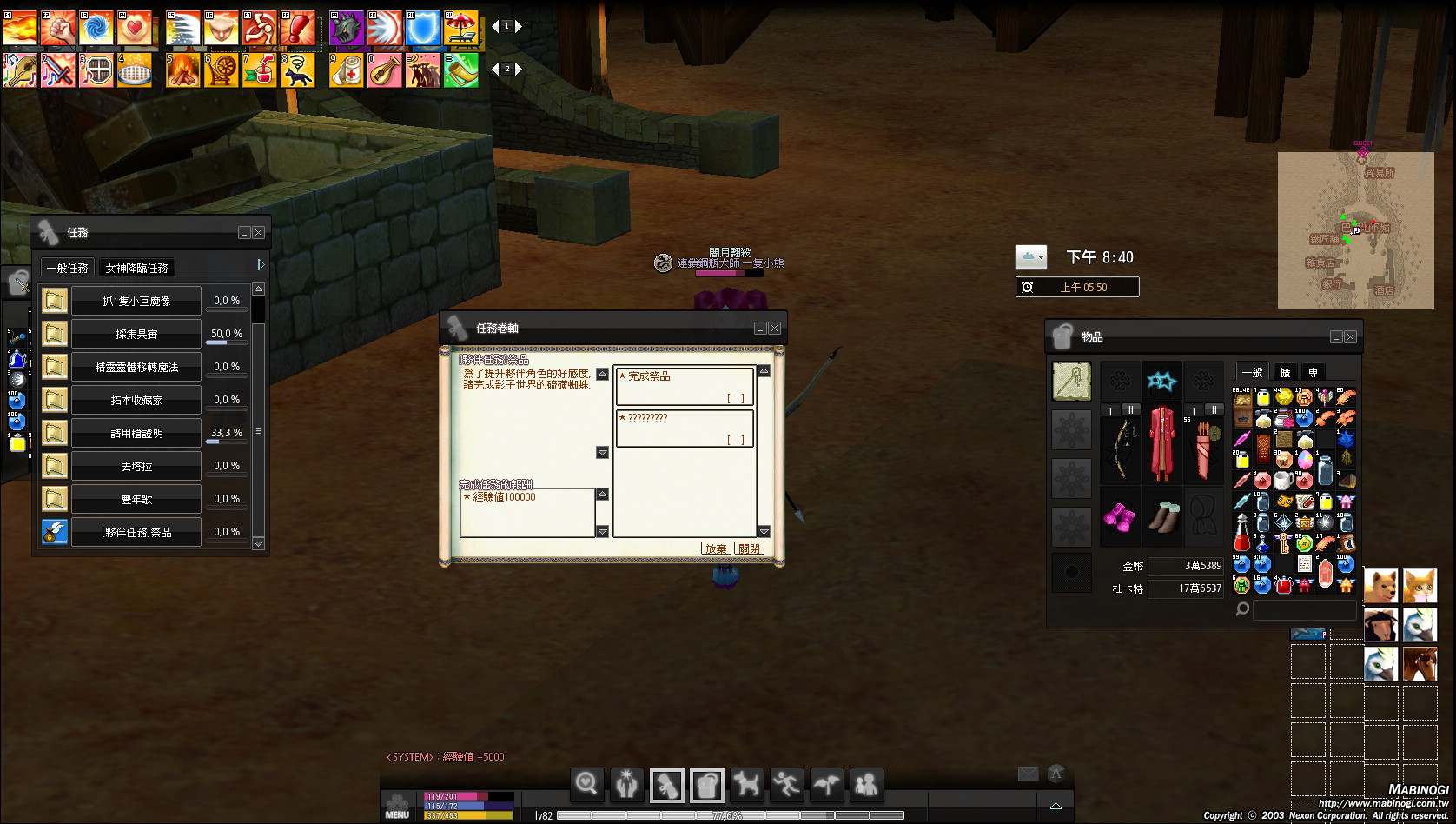The width and height of the screenshot is (1456, 824).
Task: Switch inventory to the 擴 tab
Action: 1286,372
